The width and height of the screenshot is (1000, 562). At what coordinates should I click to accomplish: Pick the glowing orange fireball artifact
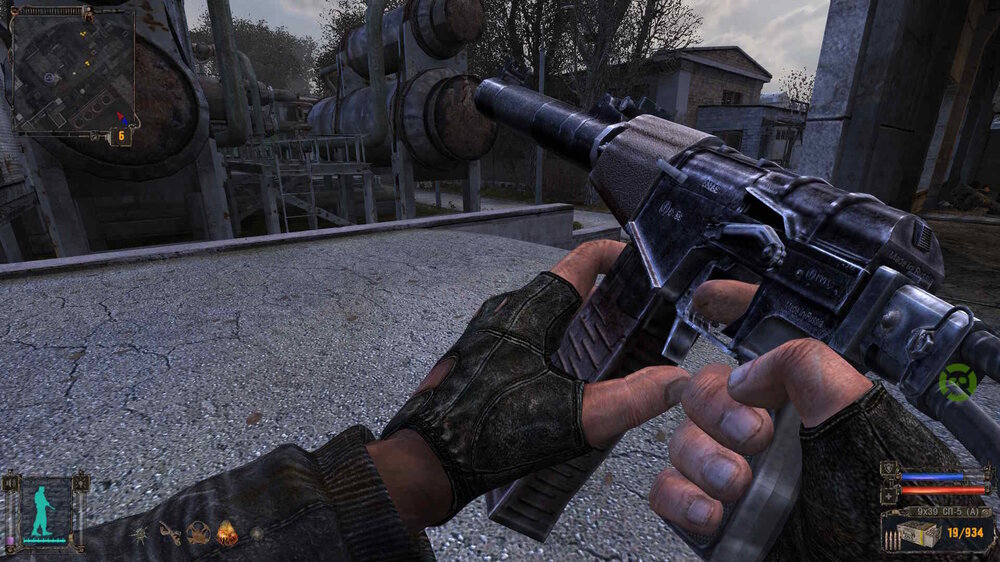227,534
